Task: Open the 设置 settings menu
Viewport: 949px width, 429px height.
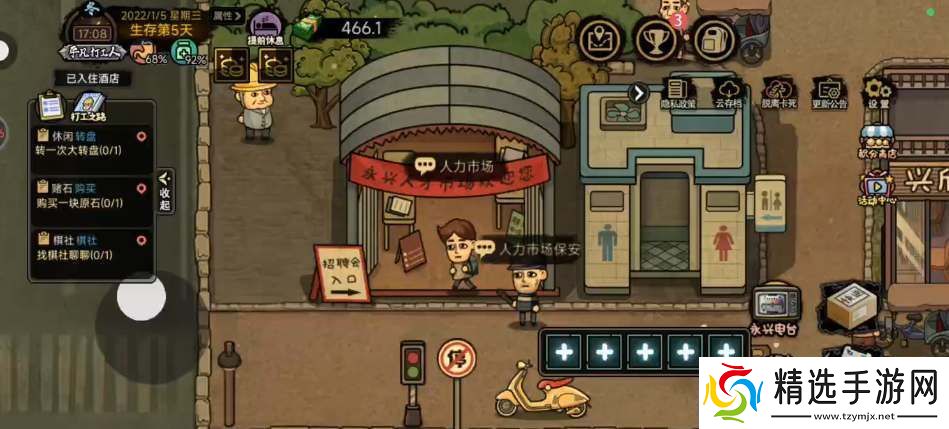Action: tap(878, 93)
